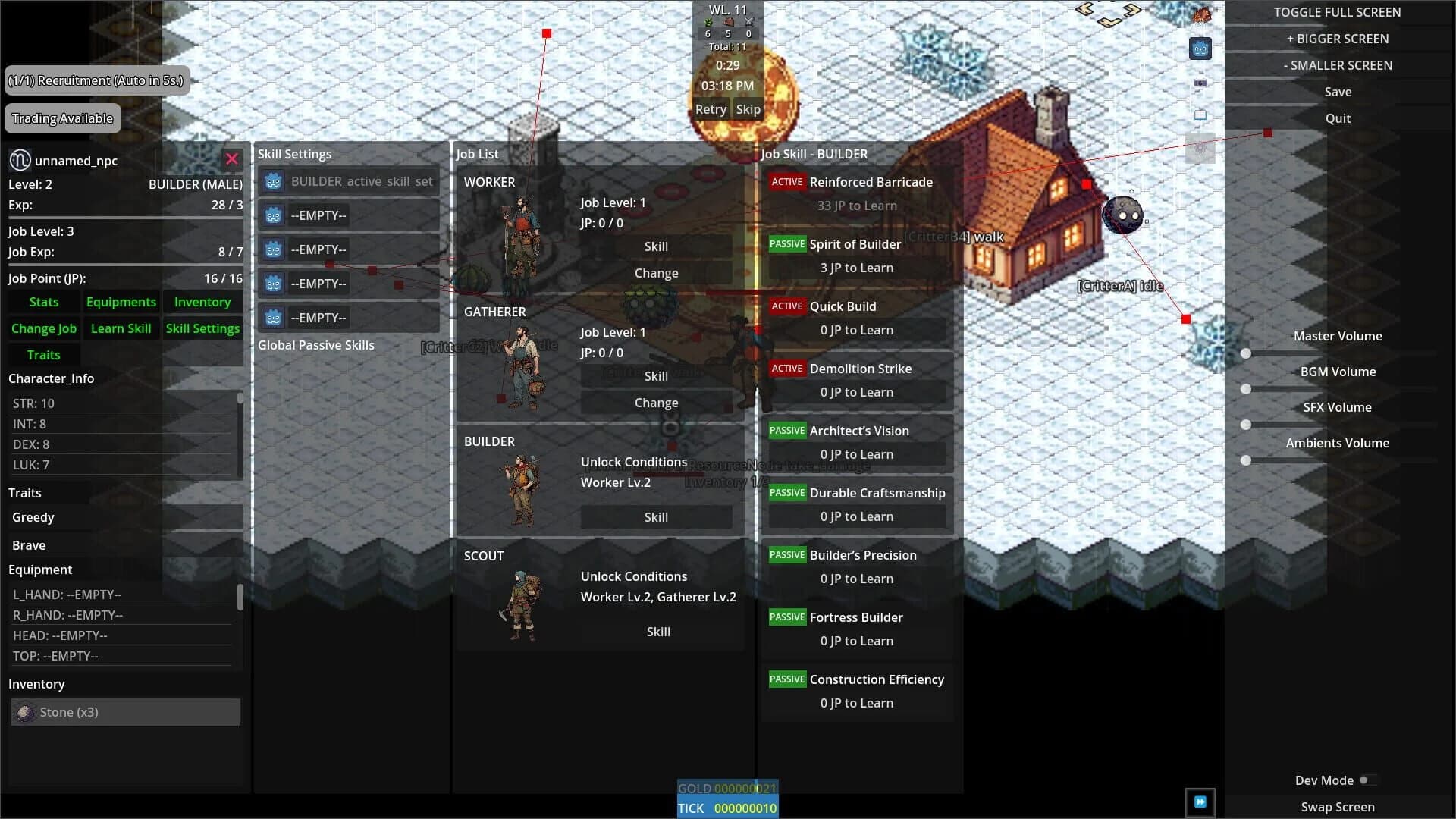Click Skip on the wave timer
1456x819 pixels.
748,108
